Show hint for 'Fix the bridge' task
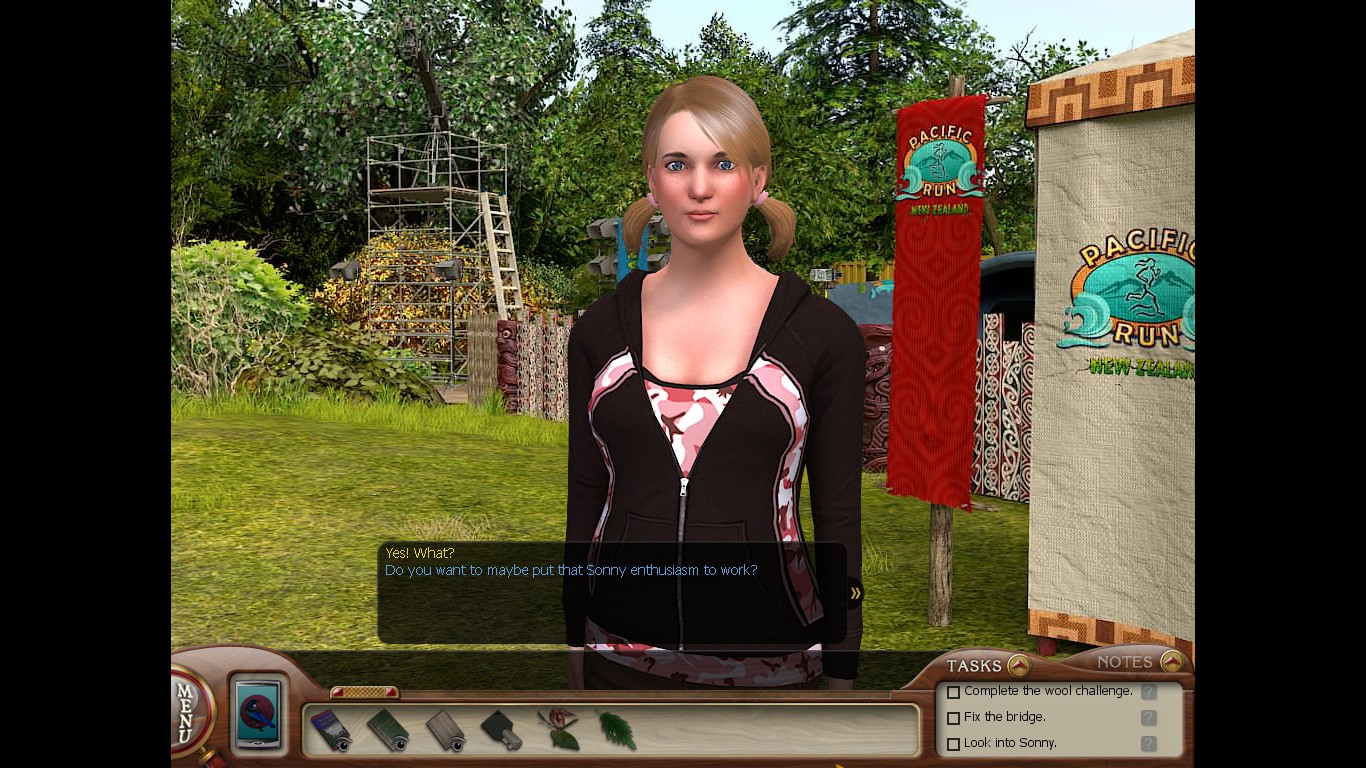Image resolution: width=1366 pixels, height=768 pixels. point(1149,718)
